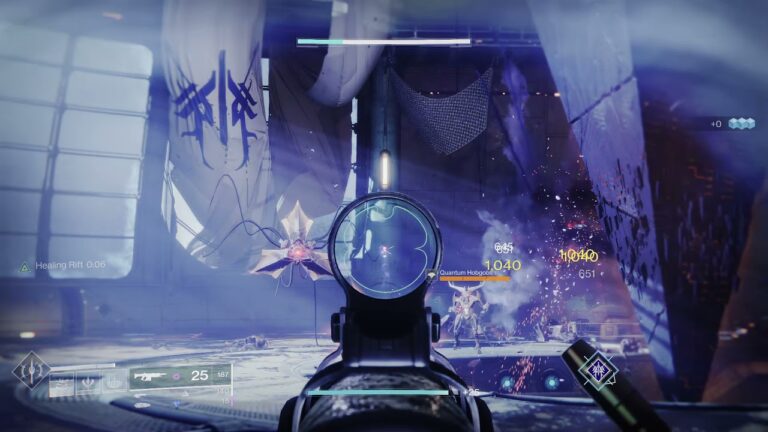Image resolution: width=768 pixels, height=432 pixels.
Task: Click the blue cubes currency icon
Action: point(741,123)
